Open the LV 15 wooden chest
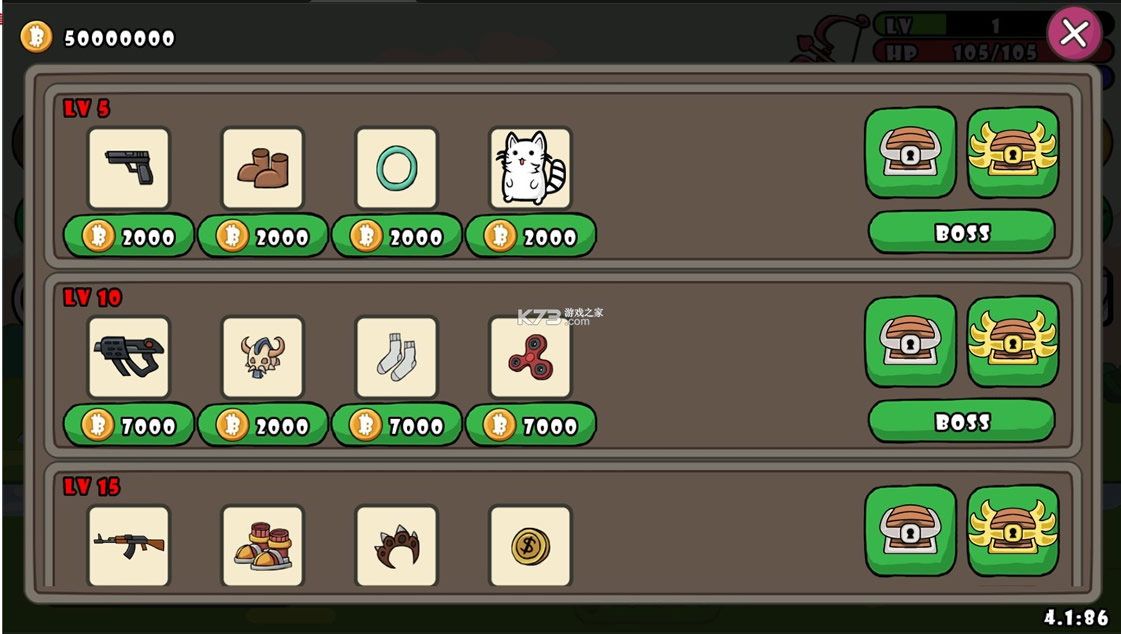The width and height of the screenshot is (1121, 634). 910,530
